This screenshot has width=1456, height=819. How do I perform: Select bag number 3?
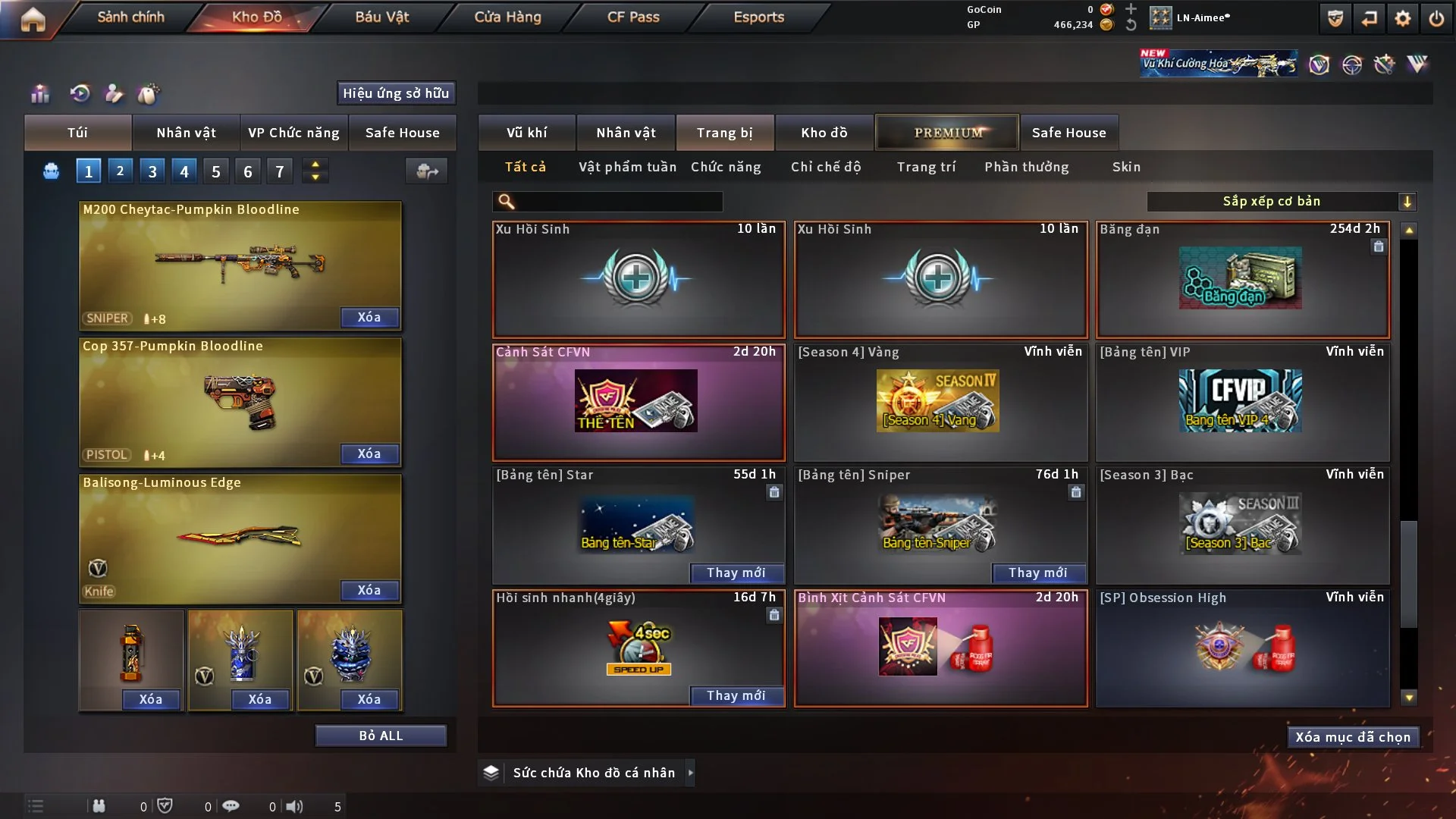[x=152, y=171]
